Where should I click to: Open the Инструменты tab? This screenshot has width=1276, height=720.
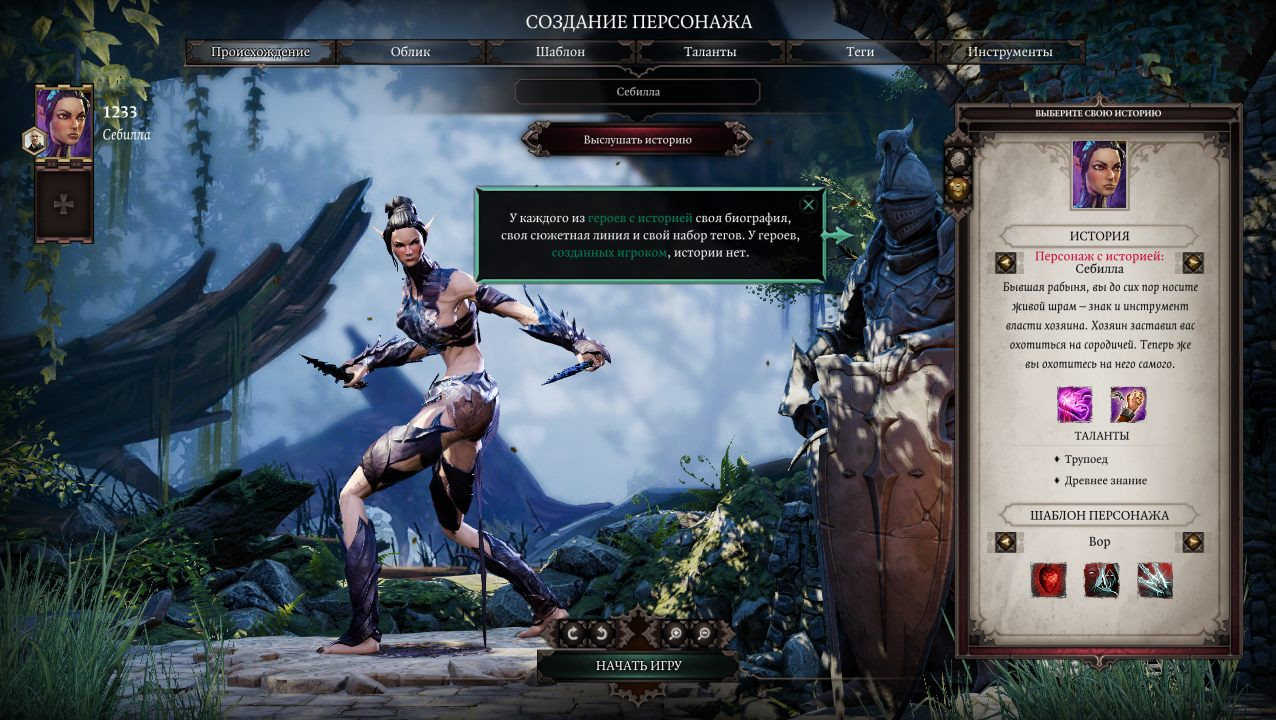(x=1010, y=52)
